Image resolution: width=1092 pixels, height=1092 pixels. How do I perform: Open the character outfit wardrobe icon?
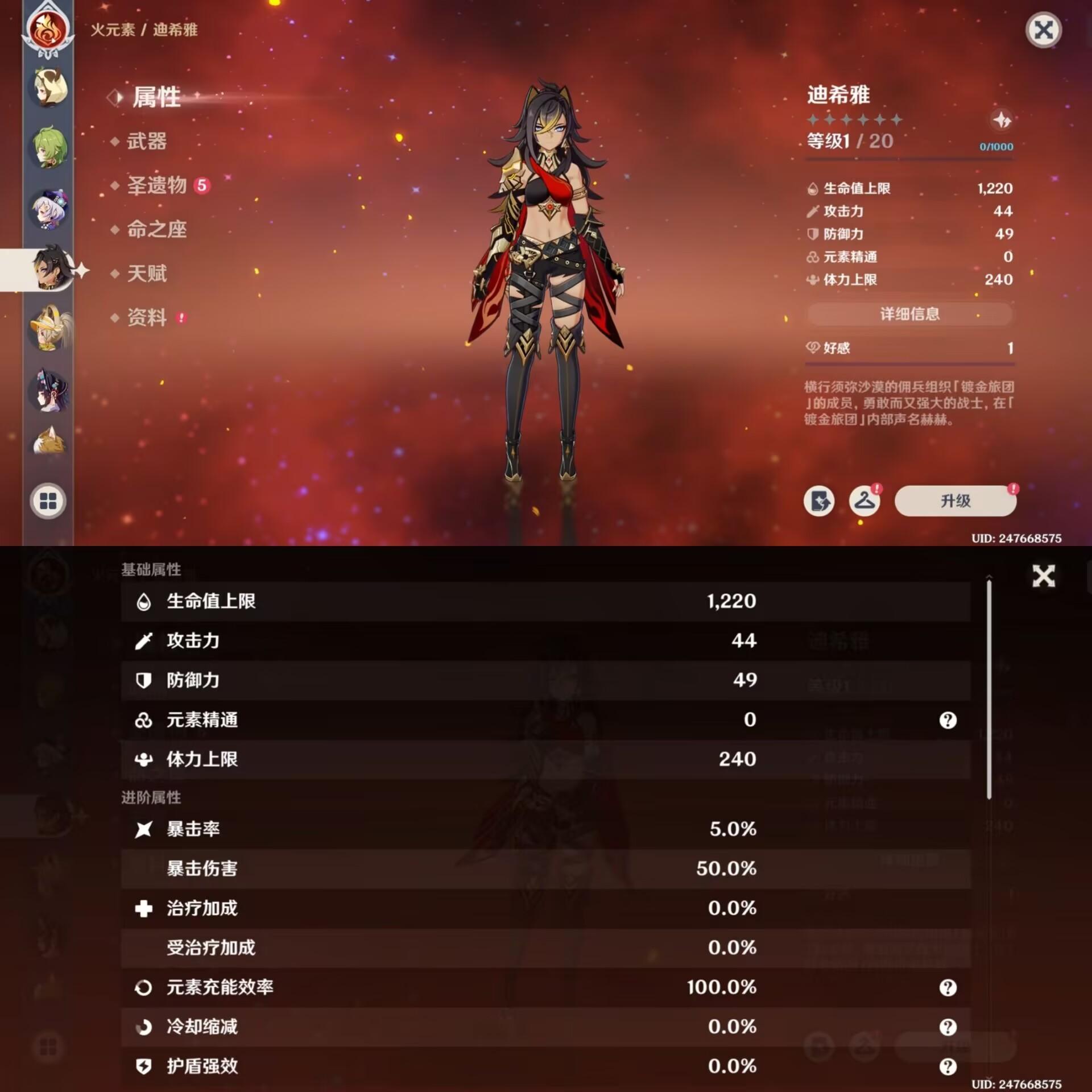[865, 502]
